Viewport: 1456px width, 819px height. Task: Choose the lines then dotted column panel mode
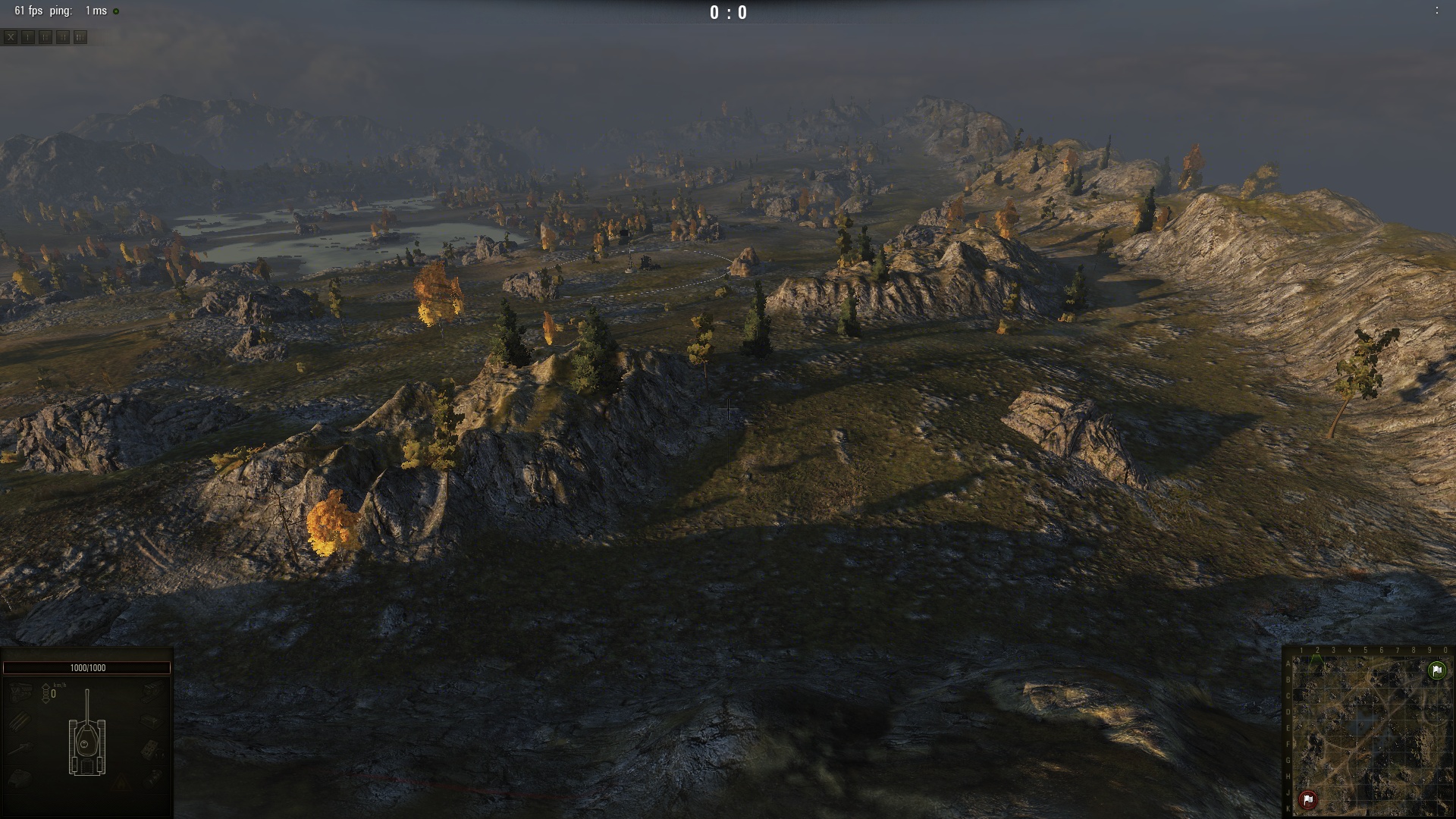pyautogui.click(x=63, y=37)
